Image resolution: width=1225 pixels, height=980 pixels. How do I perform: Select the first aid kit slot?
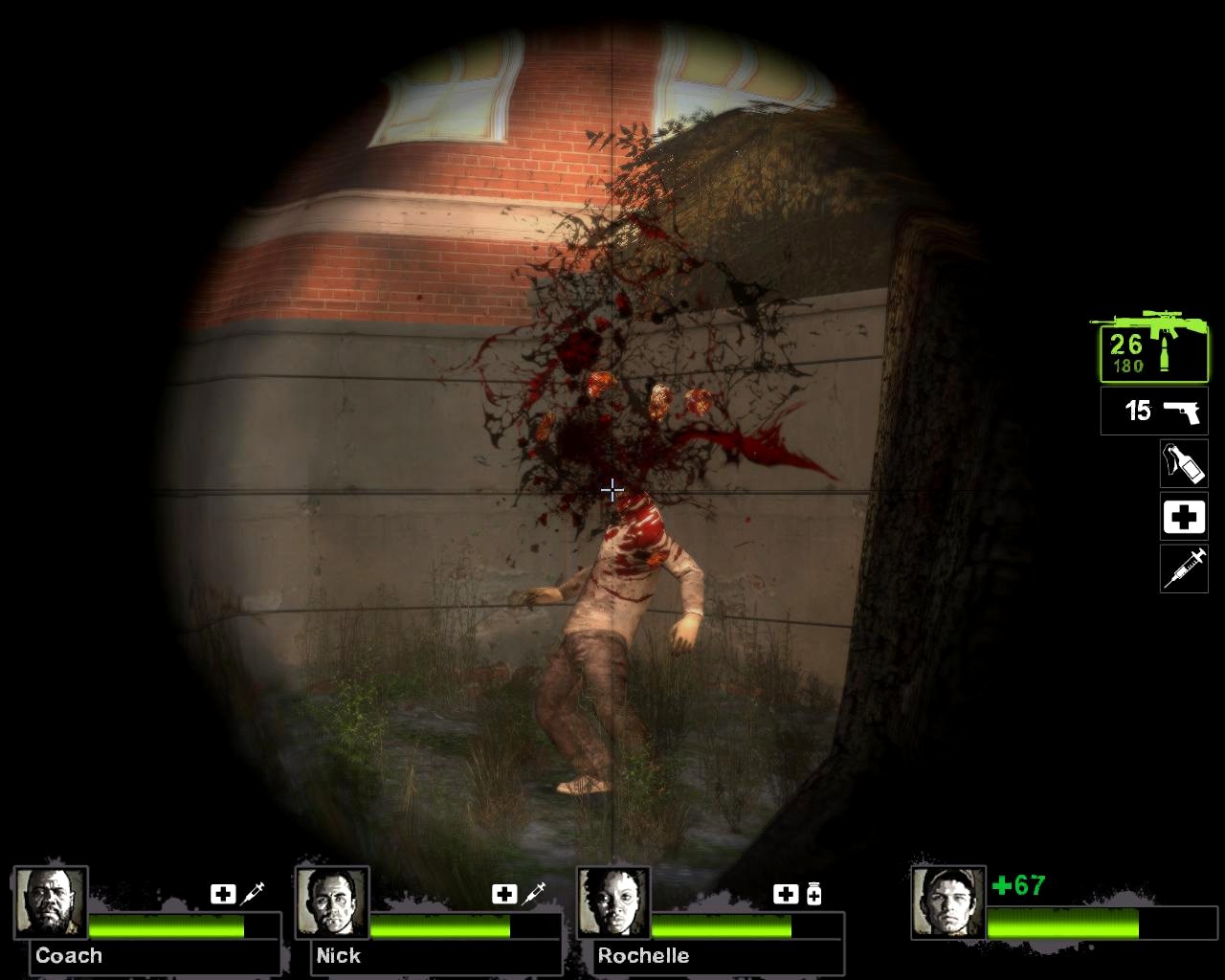[1184, 518]
